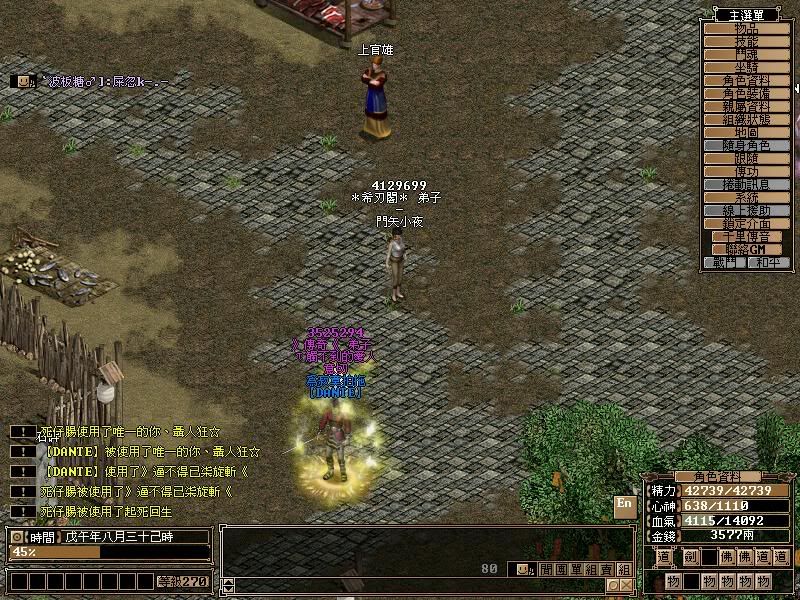Image resolution: width=800 pixels, height=600 pixels.
Task: Select 坐騎 mount in the main menu
Action: tap(746, 67)
